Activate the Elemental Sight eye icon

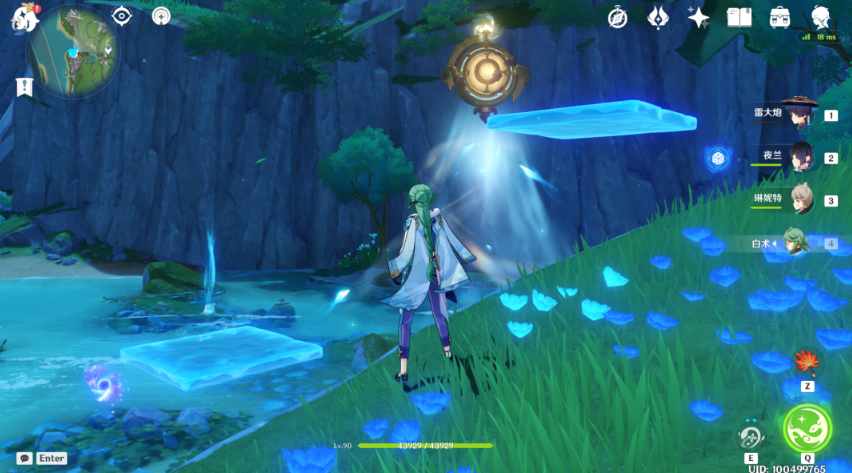pos(122,16)
